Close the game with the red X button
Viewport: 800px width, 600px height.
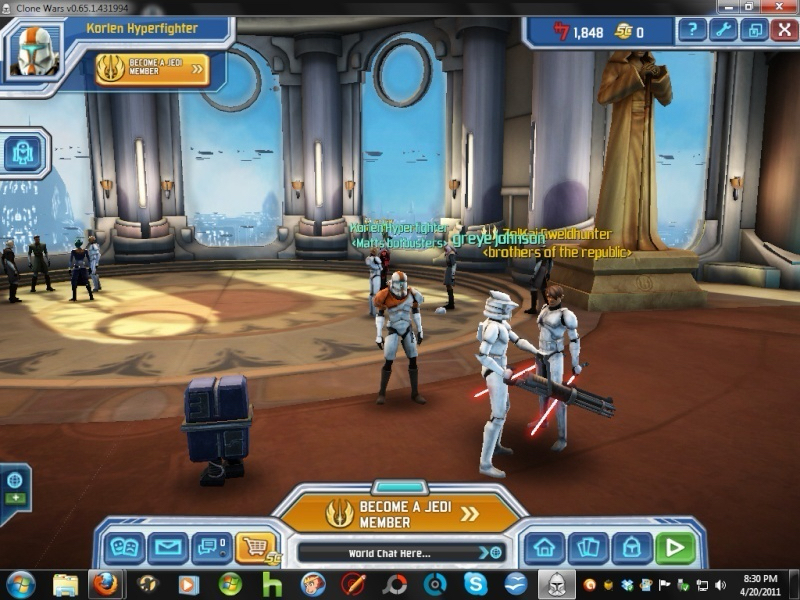click(x=784, y=30)
